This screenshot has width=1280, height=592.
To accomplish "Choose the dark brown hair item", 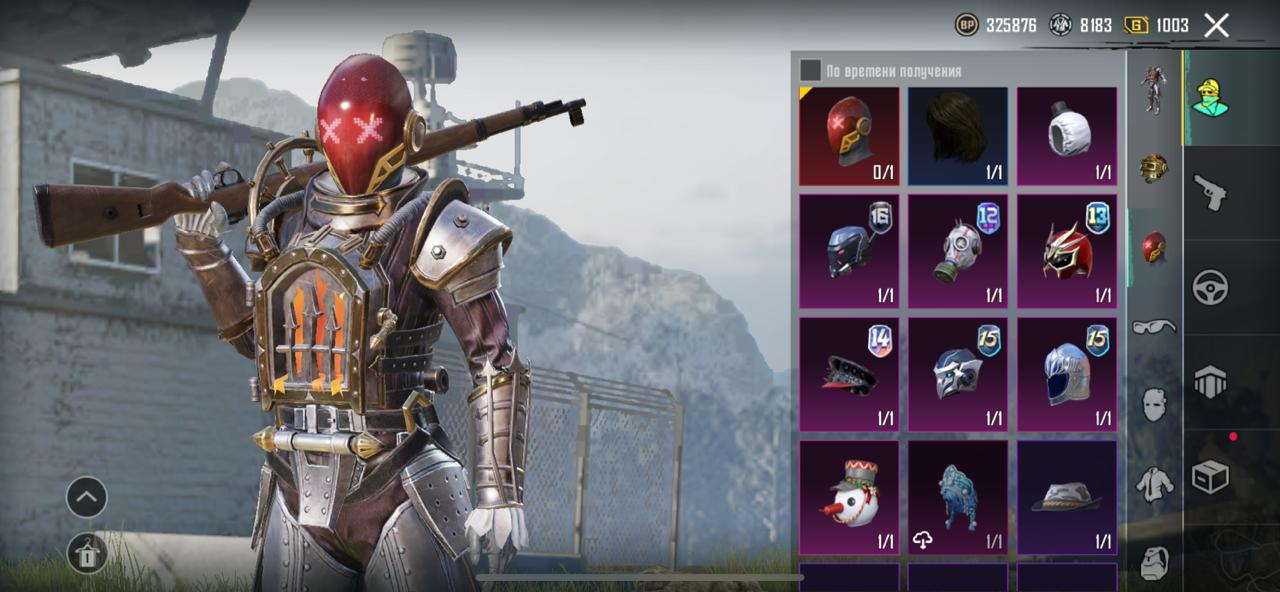I will pos(958,136).
